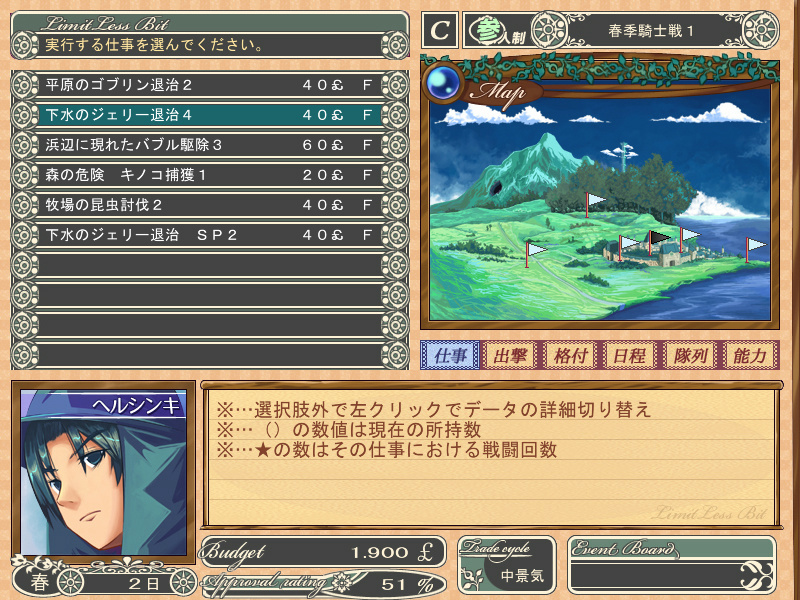
Task: Switch to the 隊列 formation tab
Action: click(689, 356)
